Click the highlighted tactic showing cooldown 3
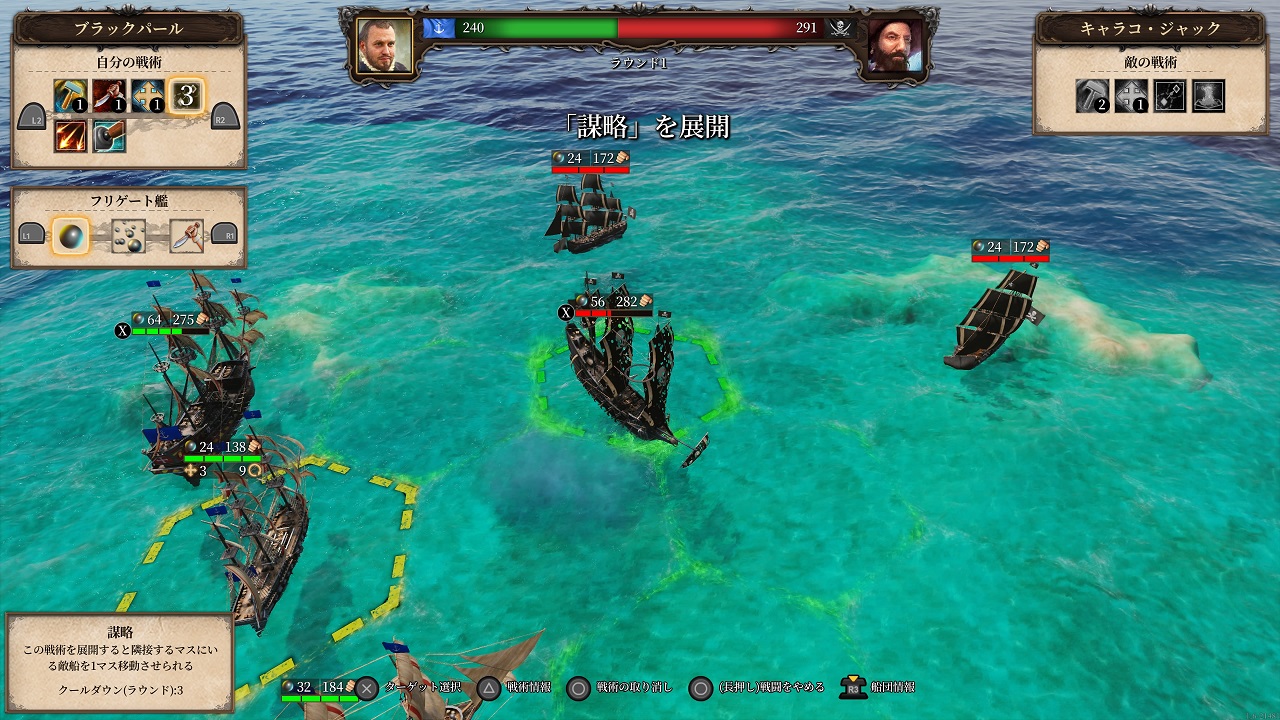Screen dimensions: 1280x720 coord(187,96)
